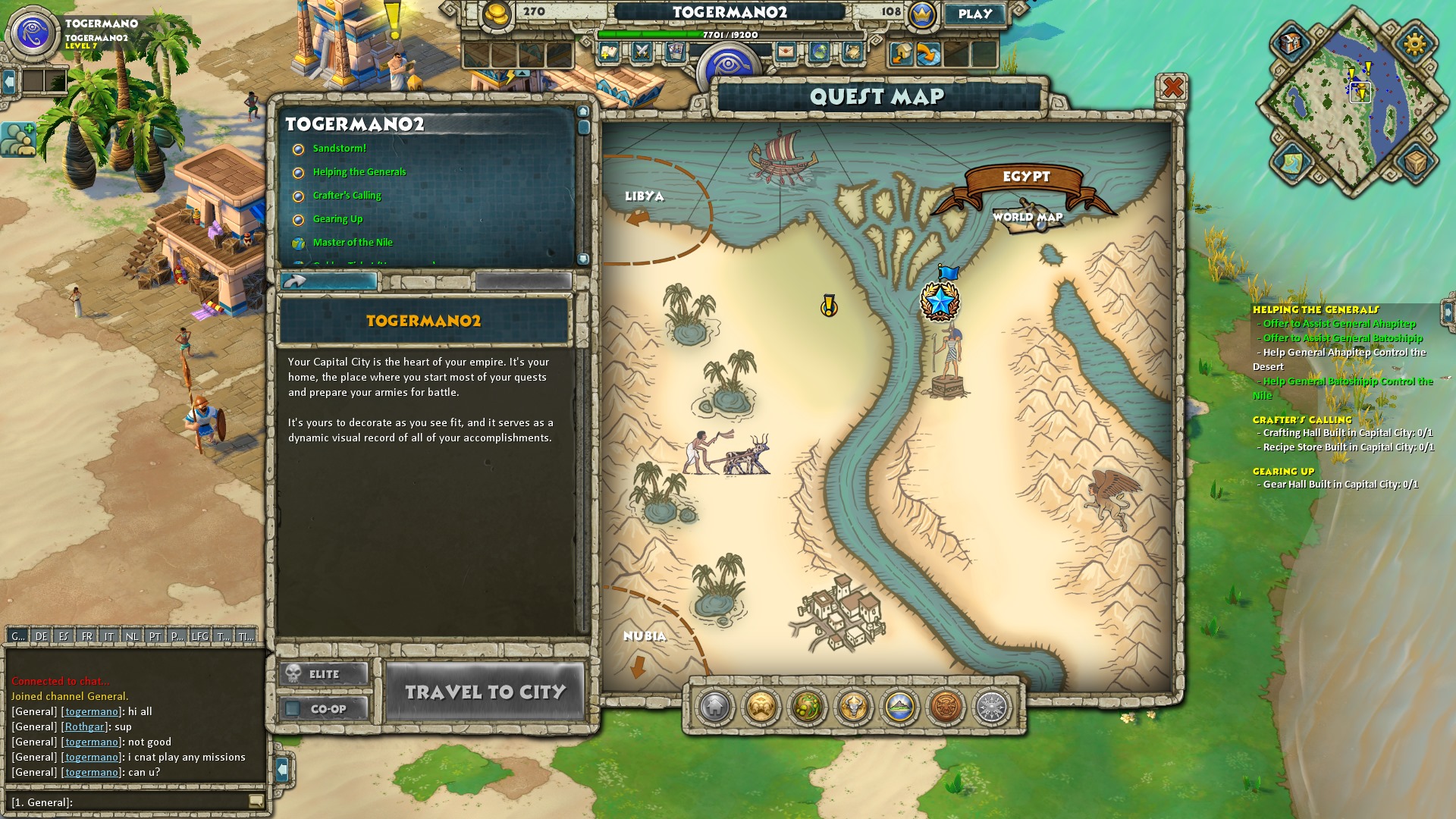Image resolution: width=1456 pixels, height=819 pixels.
Task: Pick the Master of the Nile quest
Action: tap(353, 243)
